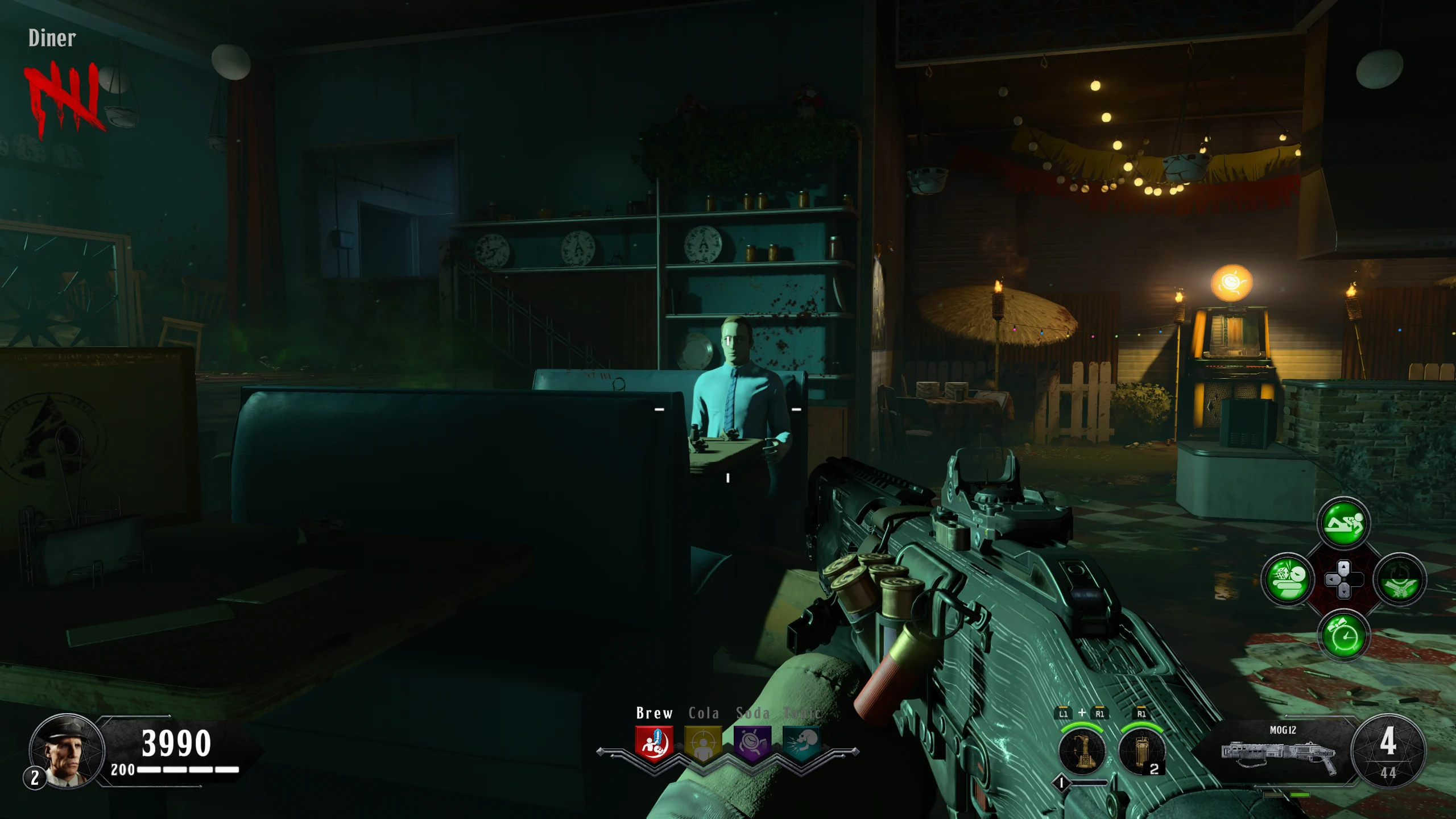Activate the top revive elixir icon
The image size is (1456, 819).
[1343, 523]
